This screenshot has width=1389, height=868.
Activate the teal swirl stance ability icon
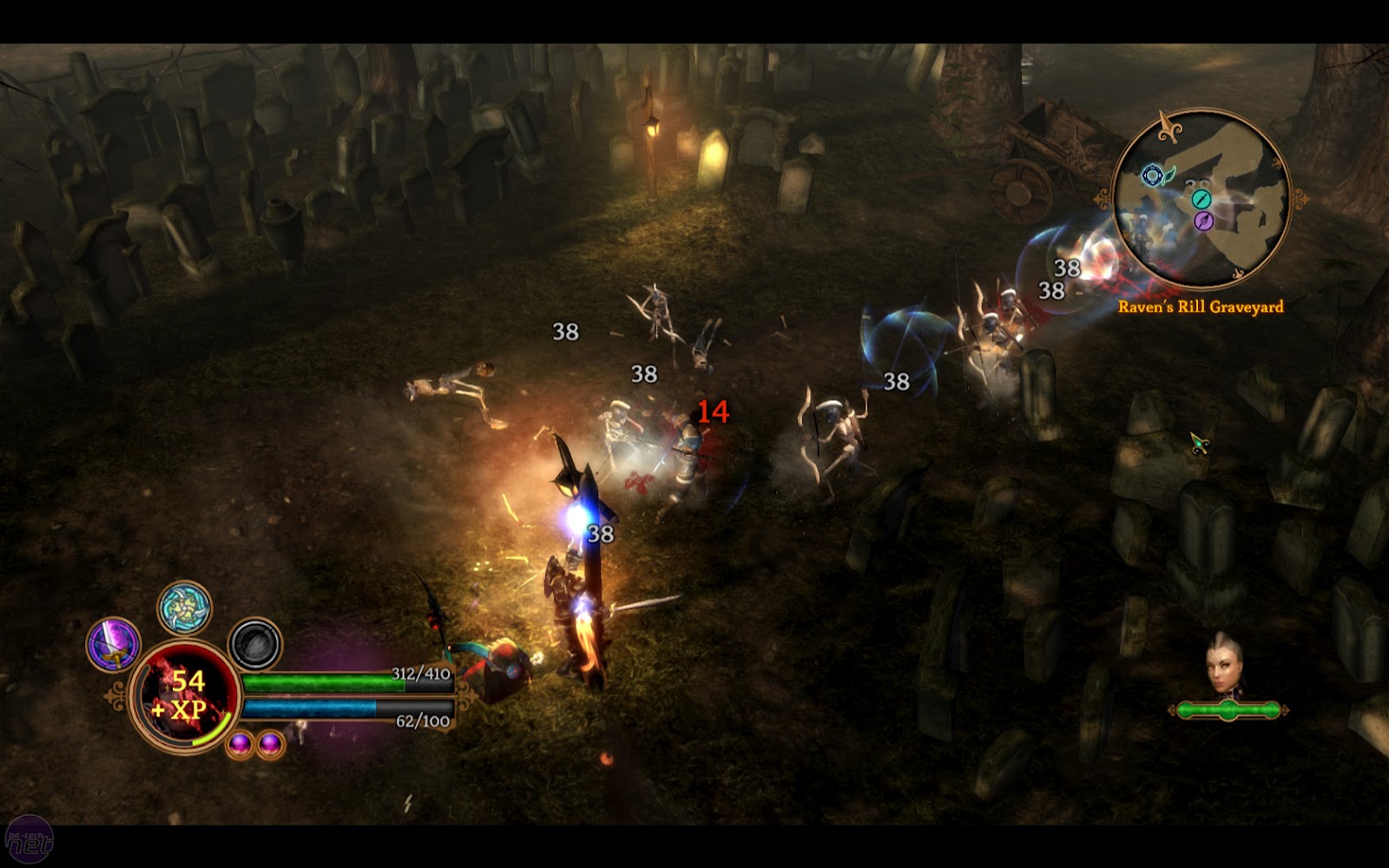coord(184,608)
